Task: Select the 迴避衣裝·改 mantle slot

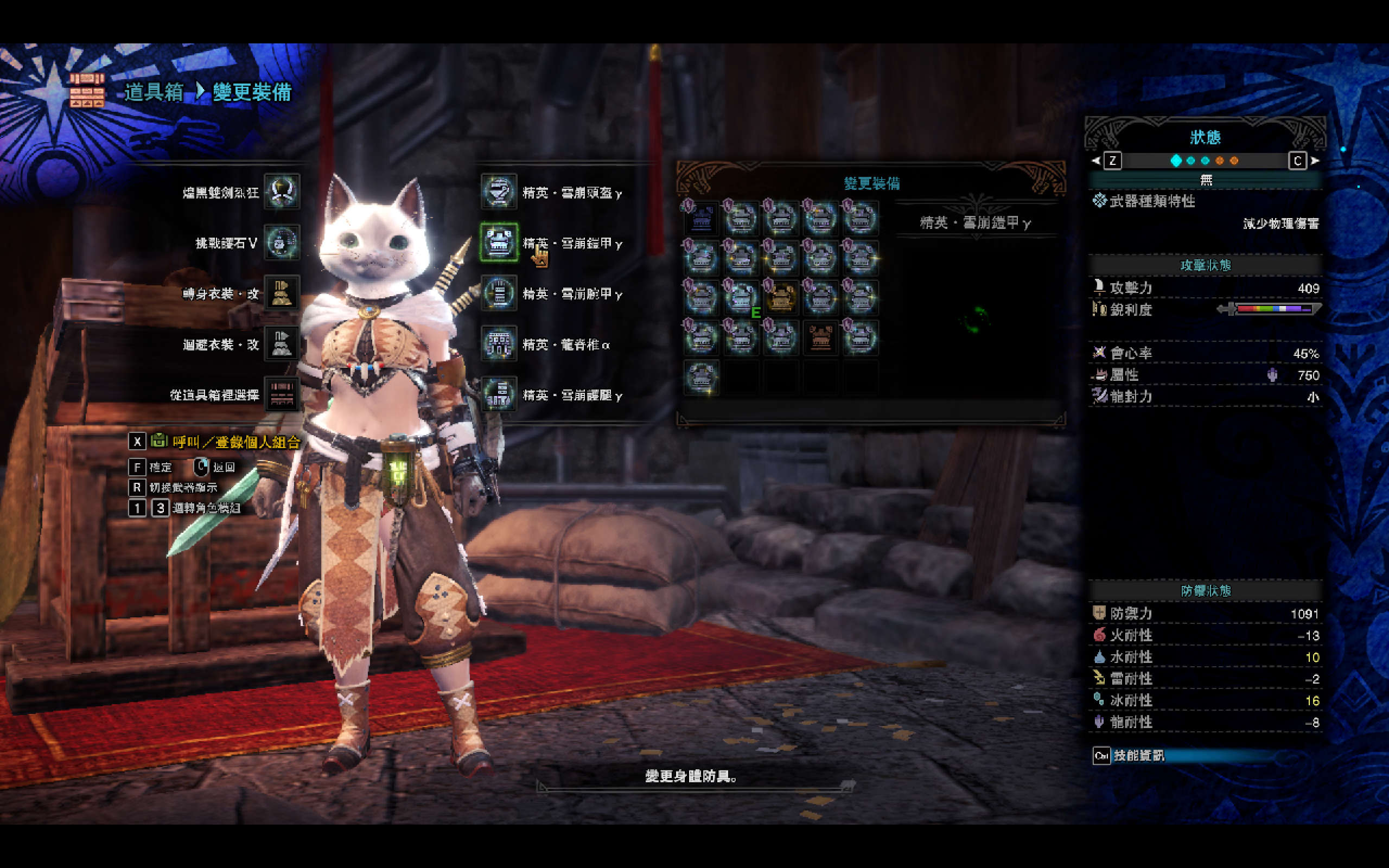Action: [281, 344]
